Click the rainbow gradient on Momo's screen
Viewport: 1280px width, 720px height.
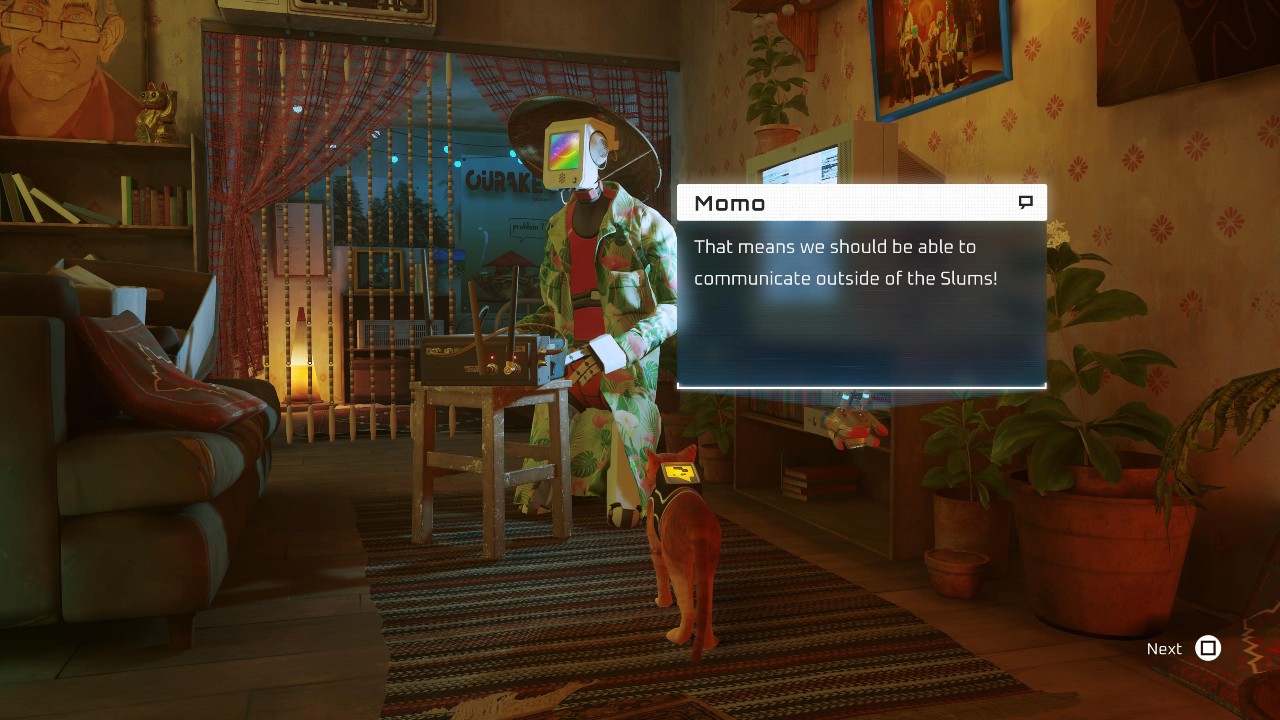563,150
